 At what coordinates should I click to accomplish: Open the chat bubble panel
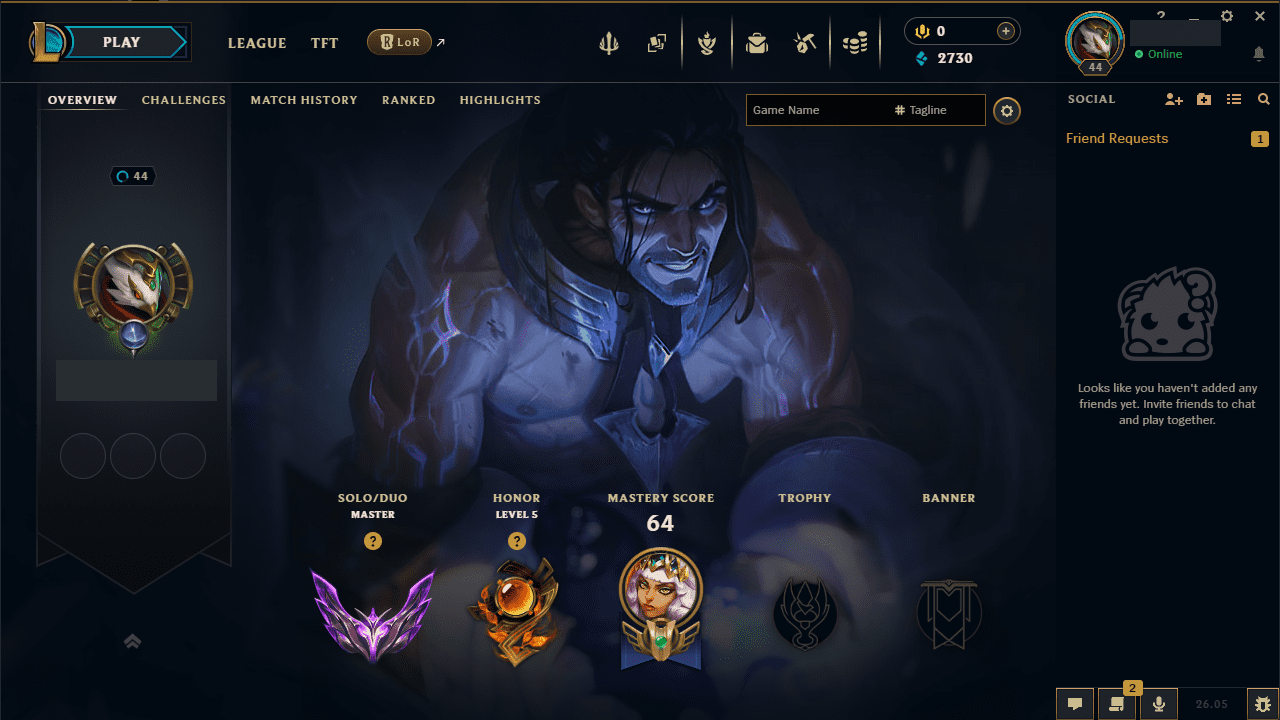(x=1075, y=703)
